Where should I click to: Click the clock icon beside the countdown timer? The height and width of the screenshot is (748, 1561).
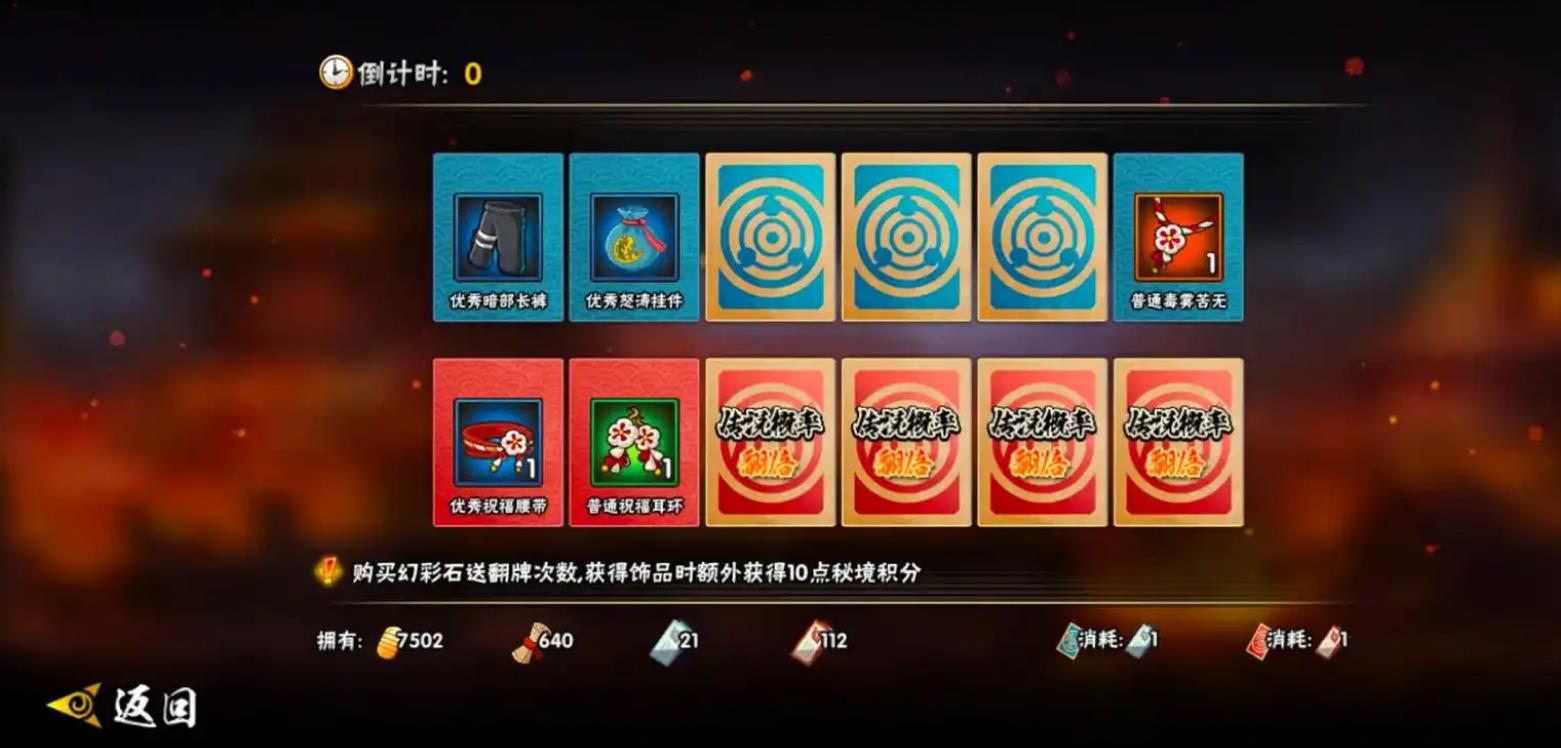pyautogui.click(x=334, y=71)
